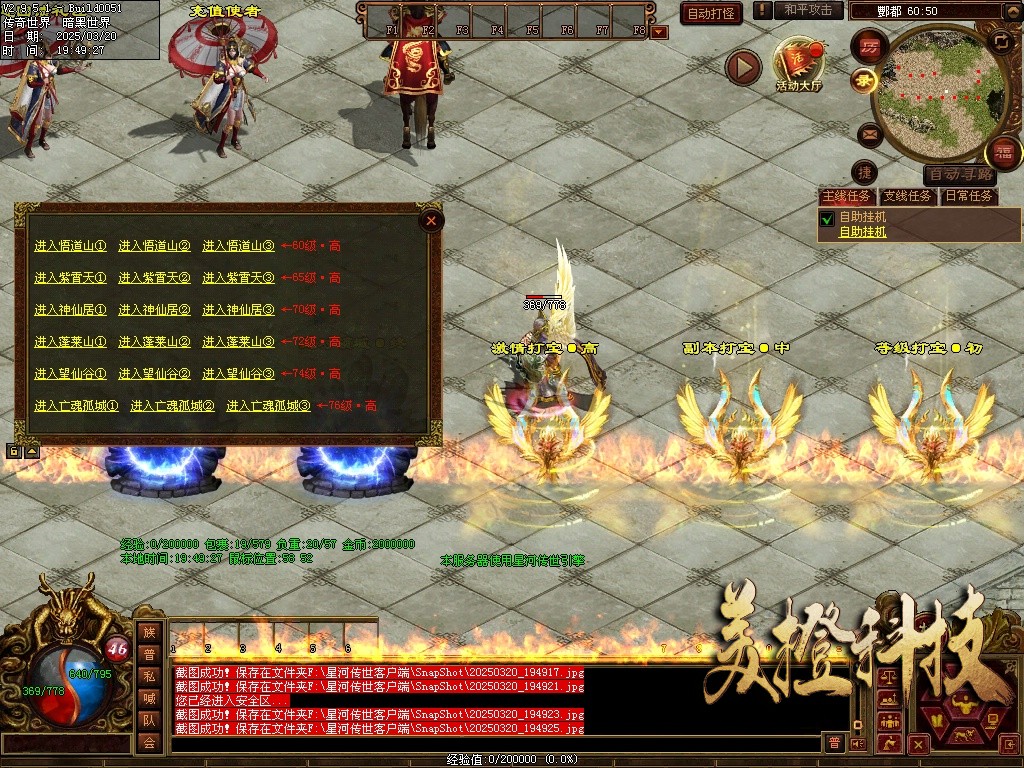1024x768 pixels.
Task: Choose the 进入紫霄天② teleport link
Action: point(154,278)
